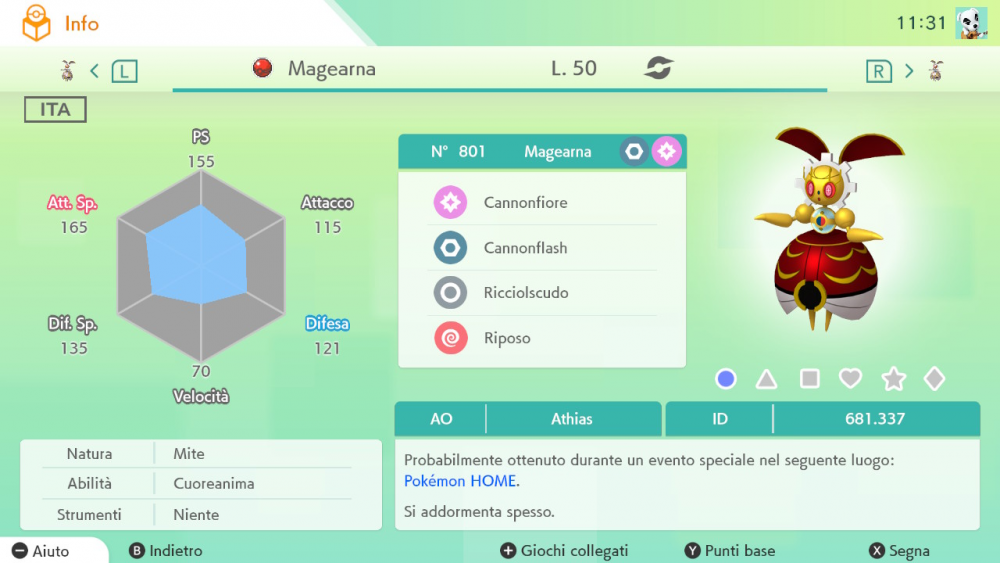Go to the next Pokémon arrow
Screen dimensions: 1000x563
(x=909, y=71)
